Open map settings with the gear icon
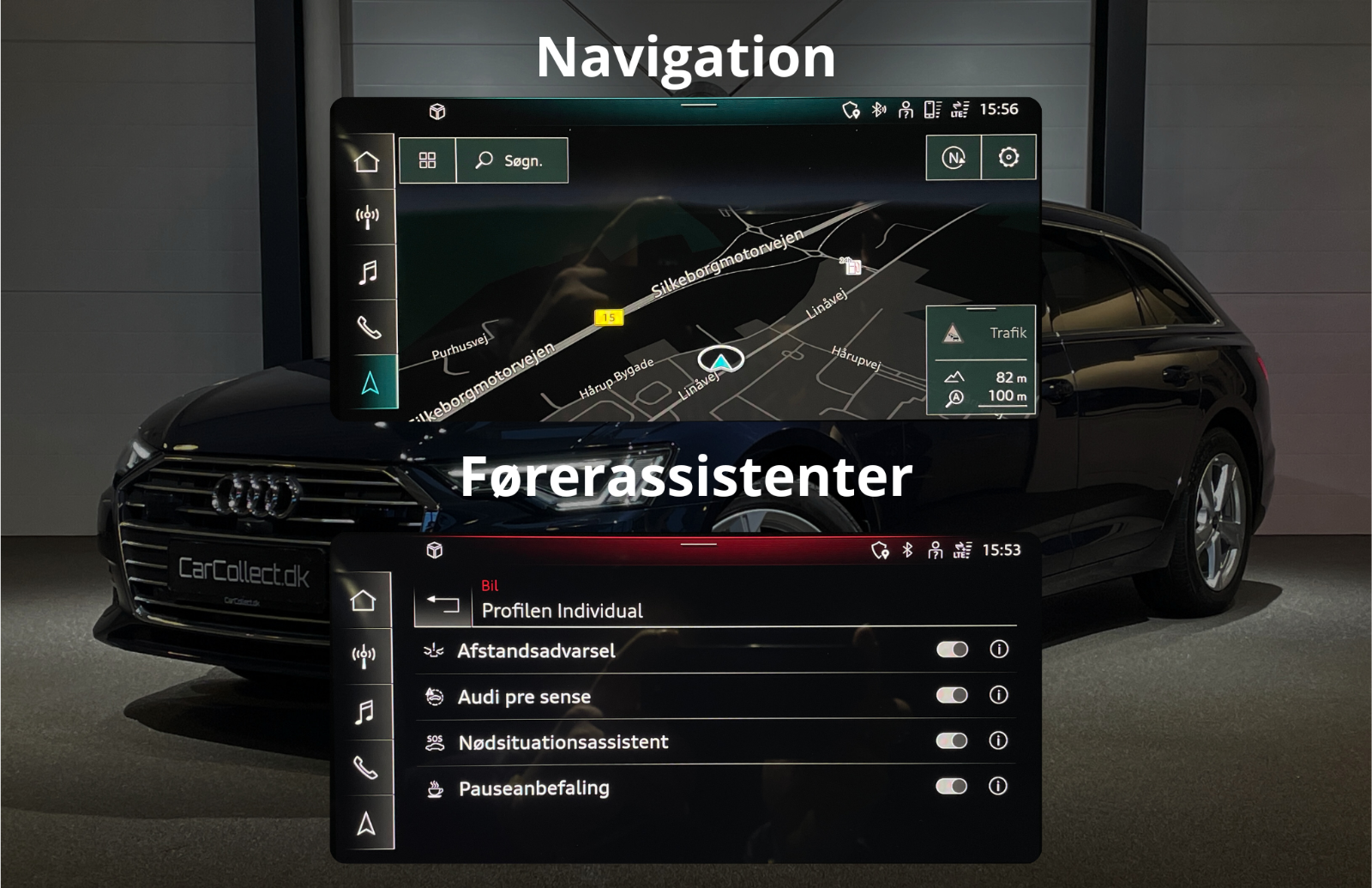This screenshot has width=1372, height=888. click(x=1008, y=158)
